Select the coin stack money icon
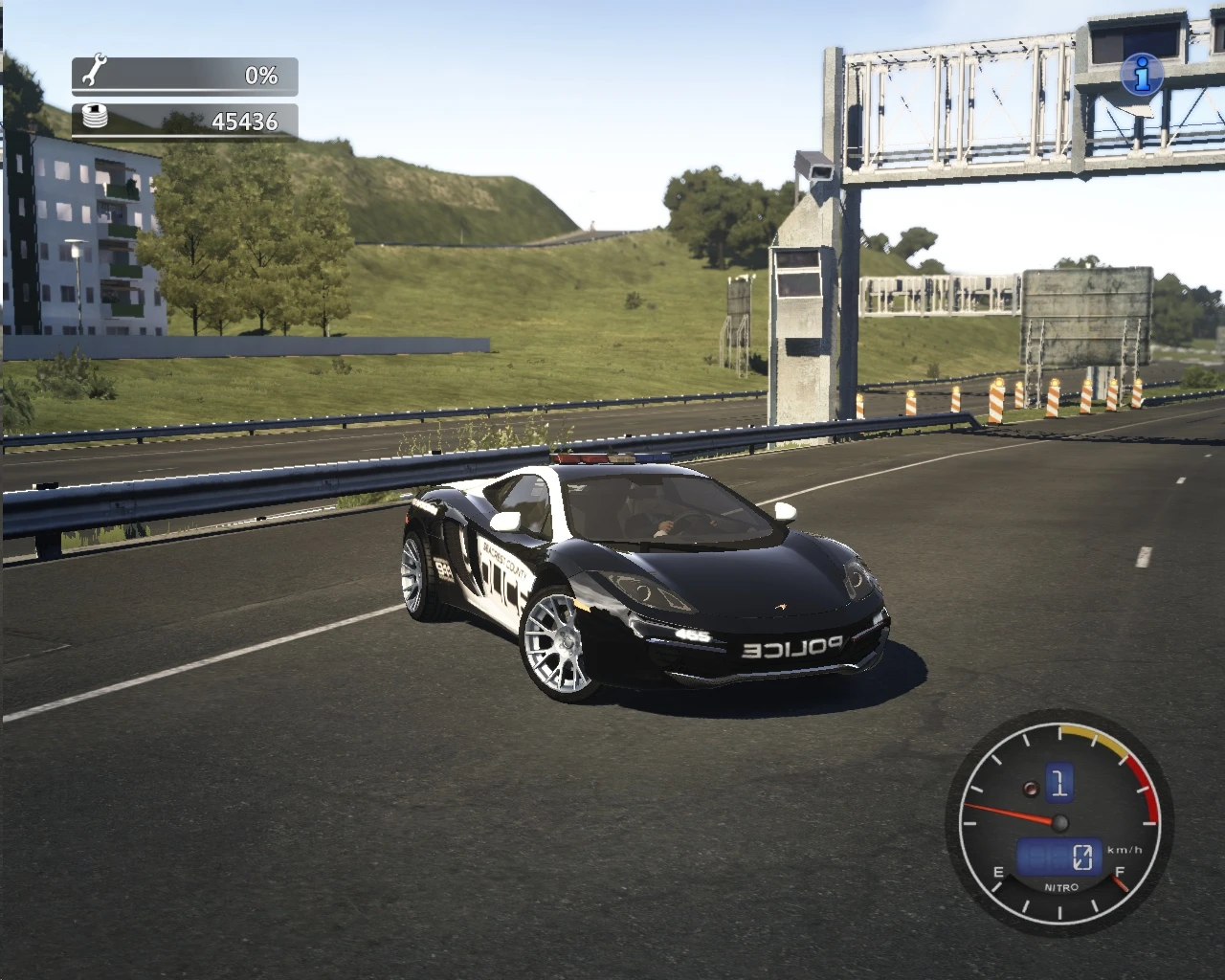 94,116
